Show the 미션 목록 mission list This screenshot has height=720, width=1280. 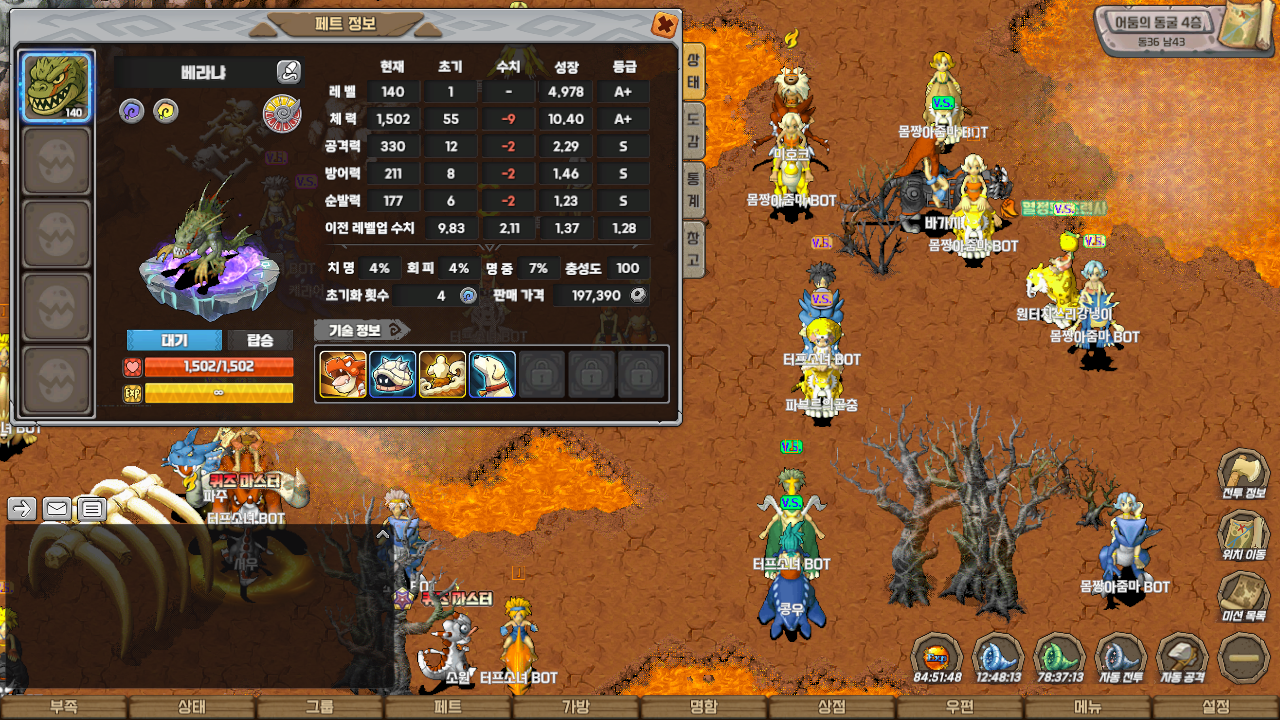pyautogui.click(x=1243, y=598)
